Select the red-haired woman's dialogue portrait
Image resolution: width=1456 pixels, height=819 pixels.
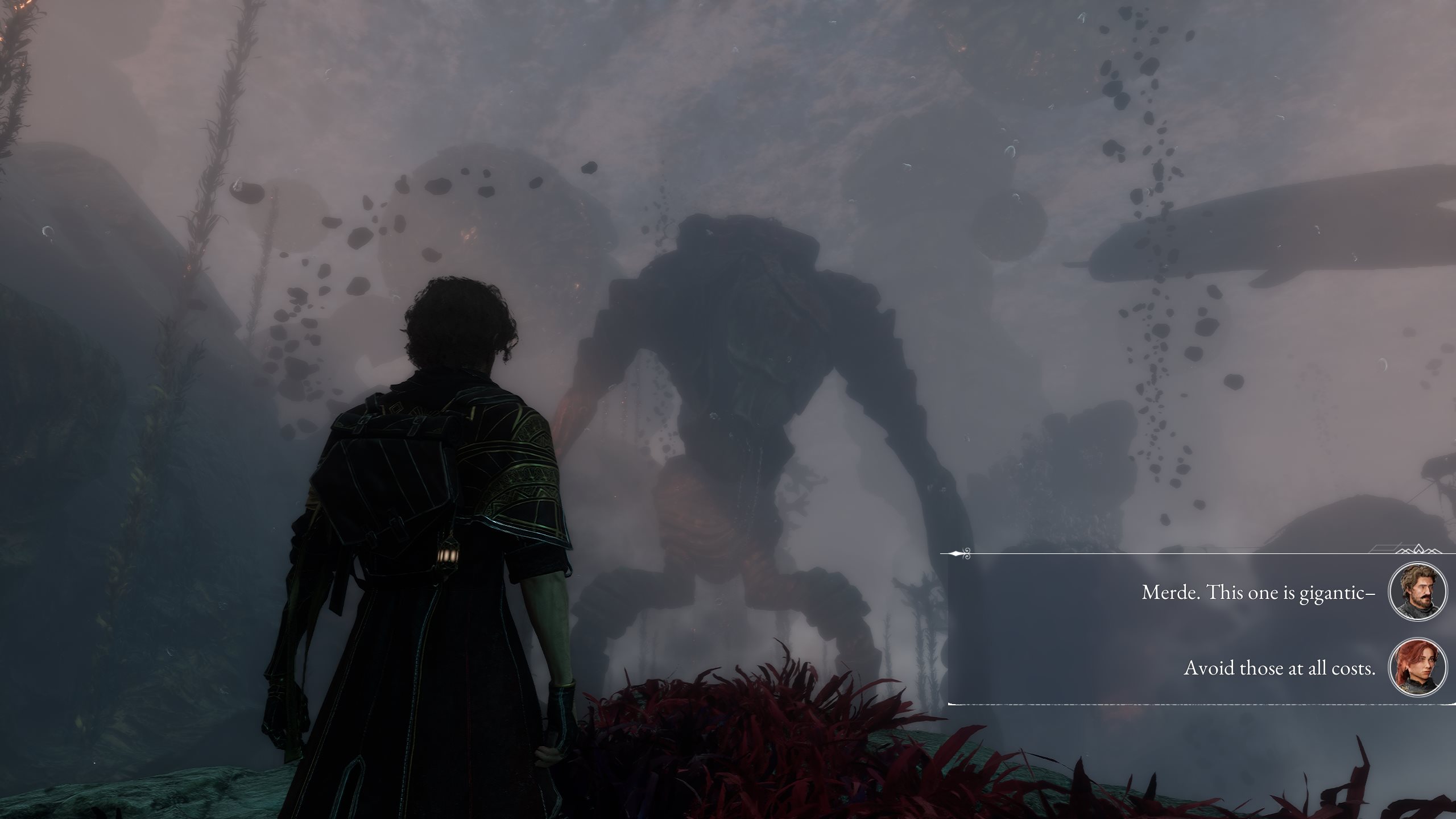[x=1417, y=667]
